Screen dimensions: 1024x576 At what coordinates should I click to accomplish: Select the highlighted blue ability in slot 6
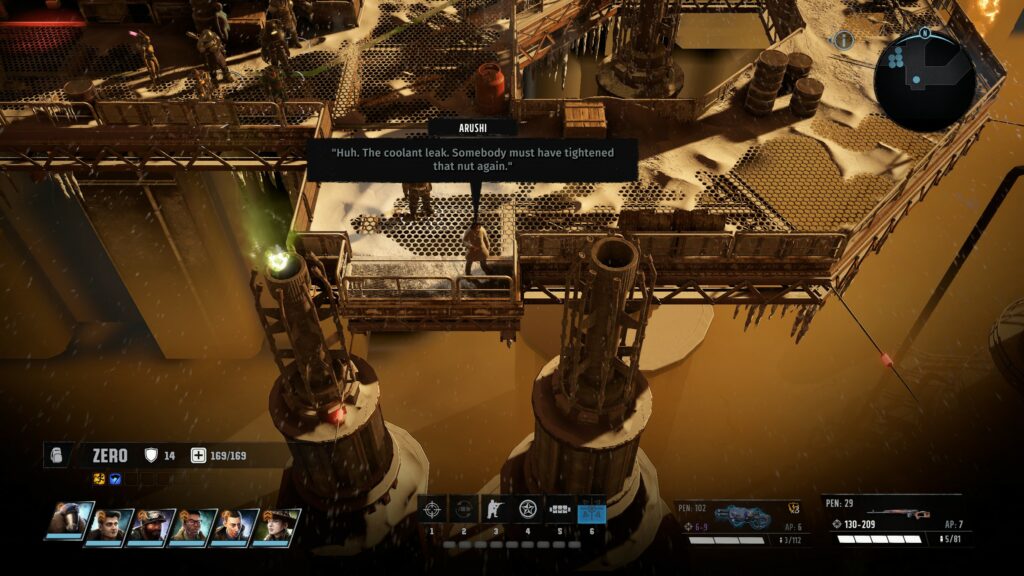pyautogui.click(x=592, y=510)
